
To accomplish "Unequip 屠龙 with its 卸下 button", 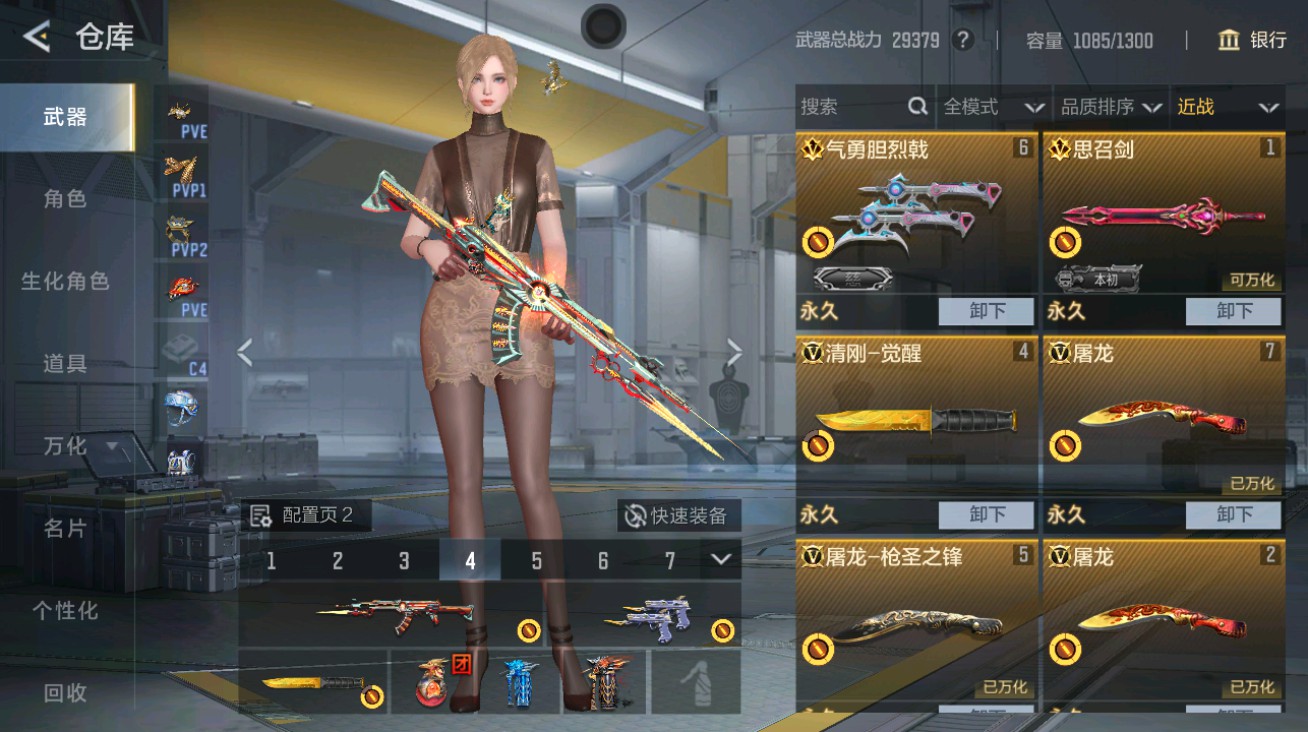I will click(x=1233, y=515).
